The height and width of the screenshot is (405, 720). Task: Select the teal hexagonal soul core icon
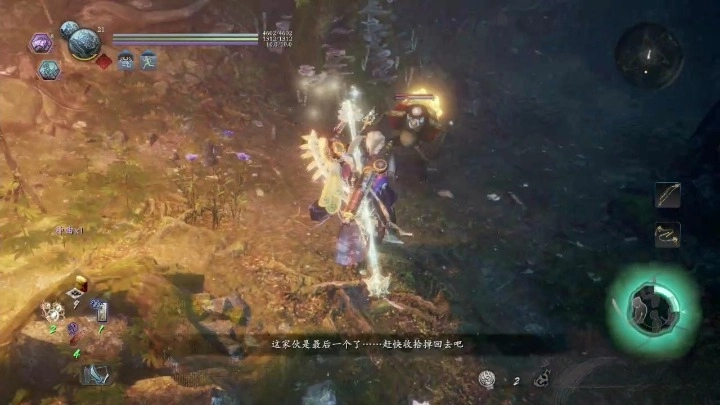49,69
